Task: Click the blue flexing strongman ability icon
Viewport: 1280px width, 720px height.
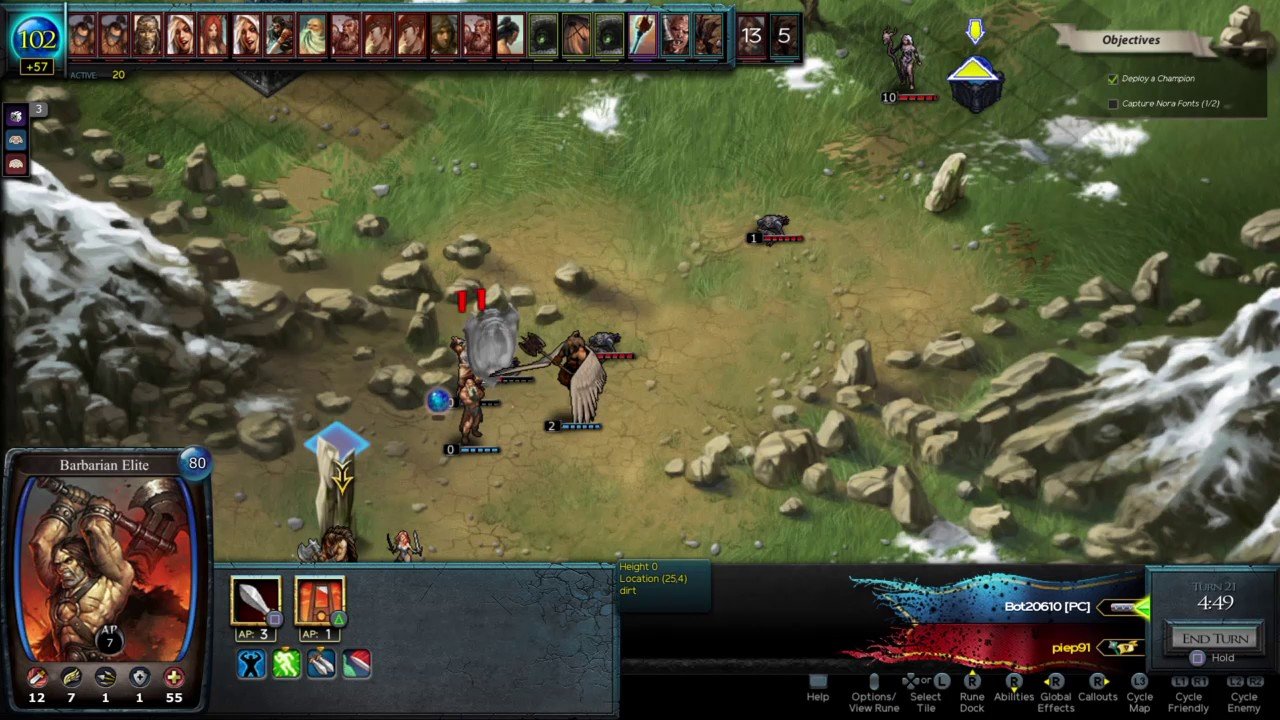Action: click(251, 664)
